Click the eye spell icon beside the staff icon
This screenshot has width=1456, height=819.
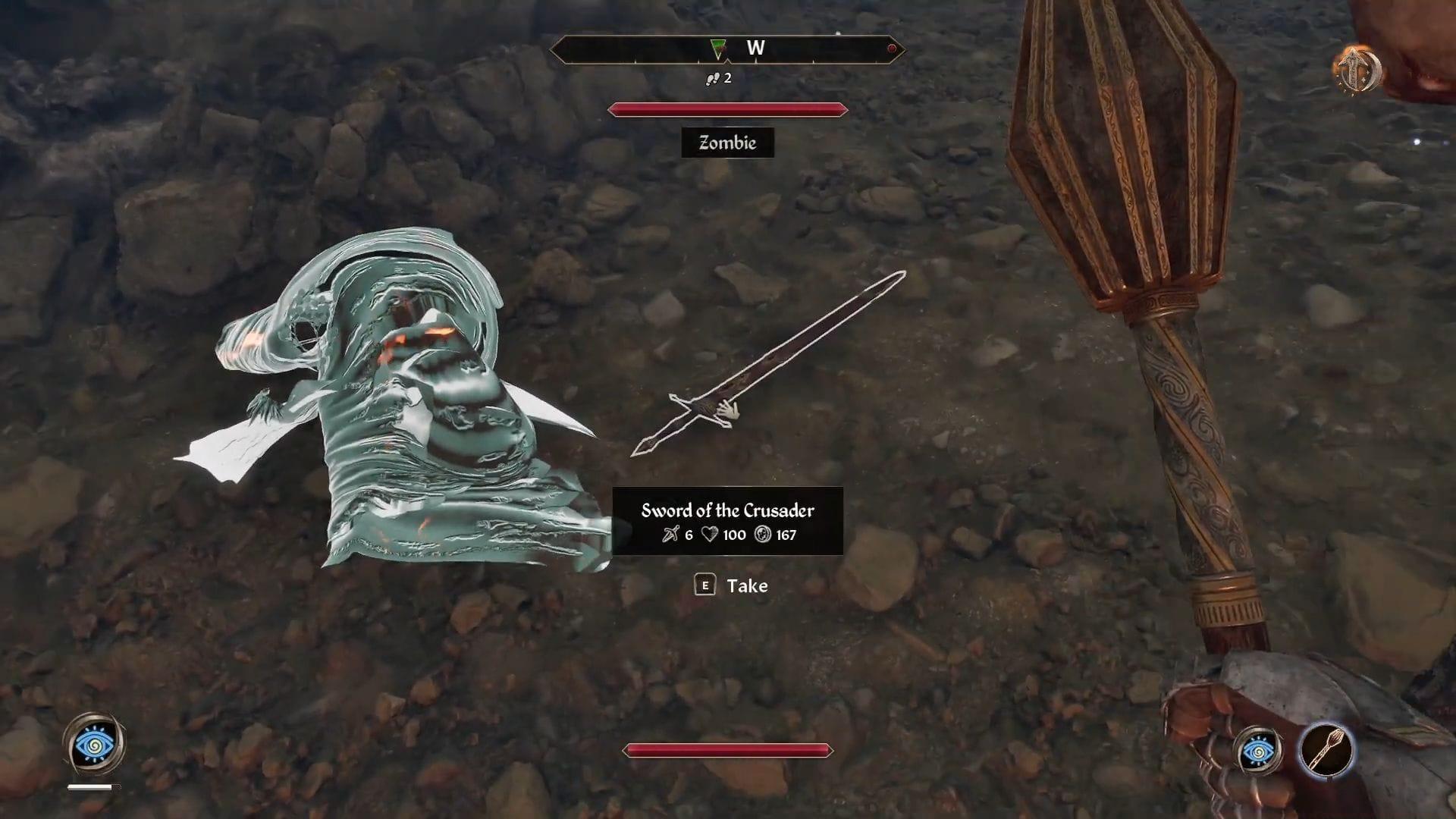tap(1259, 752)
